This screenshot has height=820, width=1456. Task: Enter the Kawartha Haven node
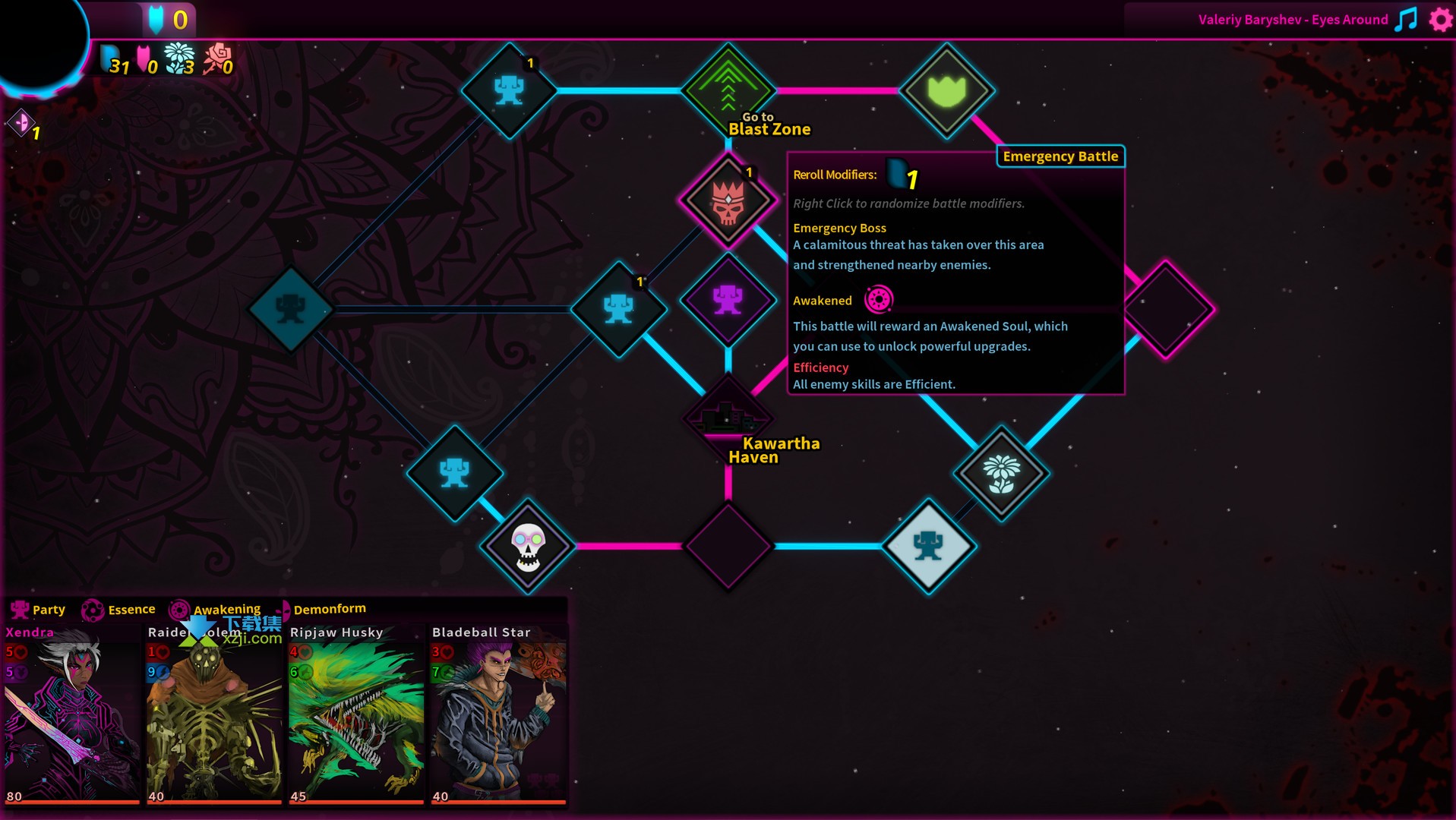(x=728, y=416)
